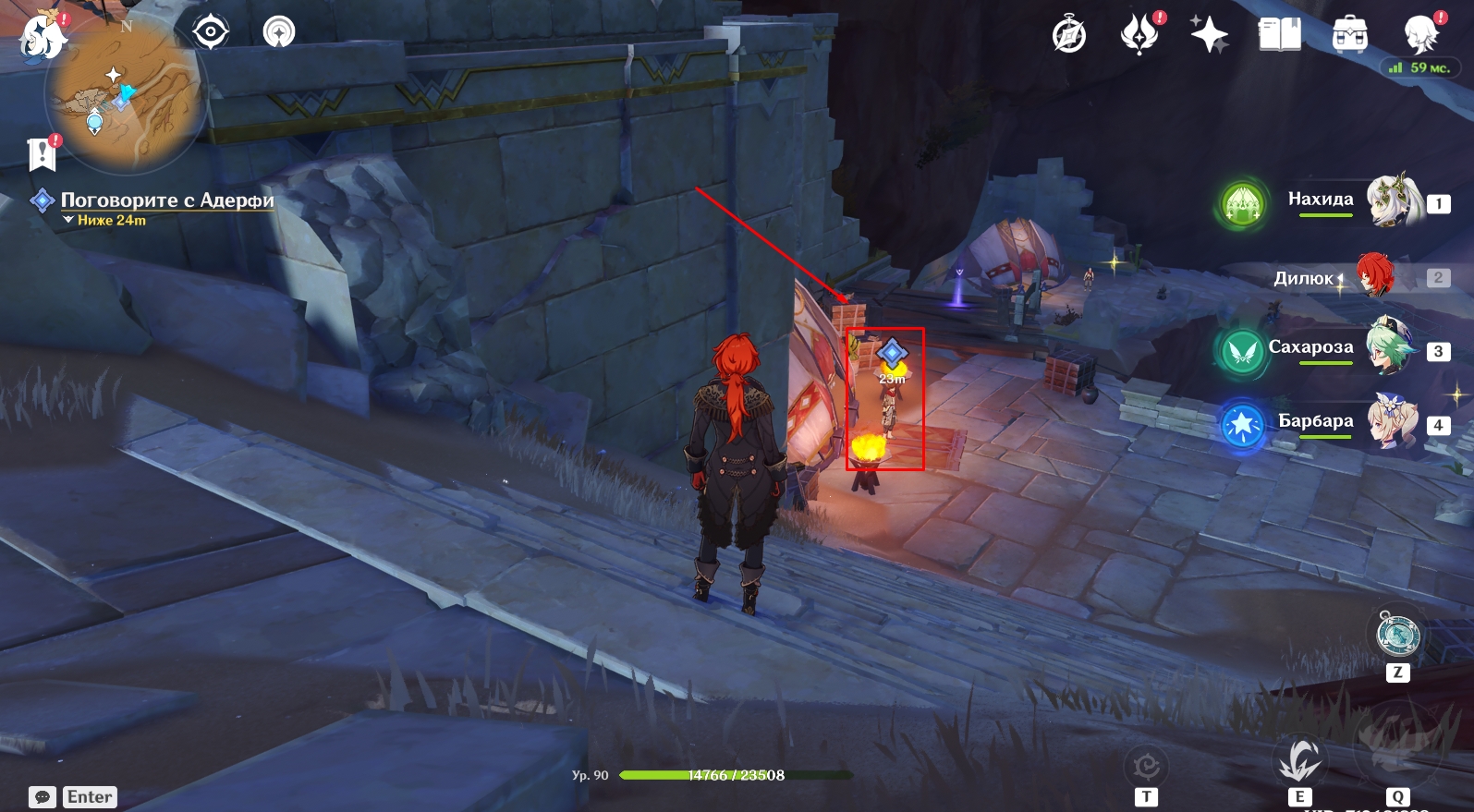Switch to party member Сахароза
The height and width of the screenshot is (812, 1474).
tap(1392, 347)
